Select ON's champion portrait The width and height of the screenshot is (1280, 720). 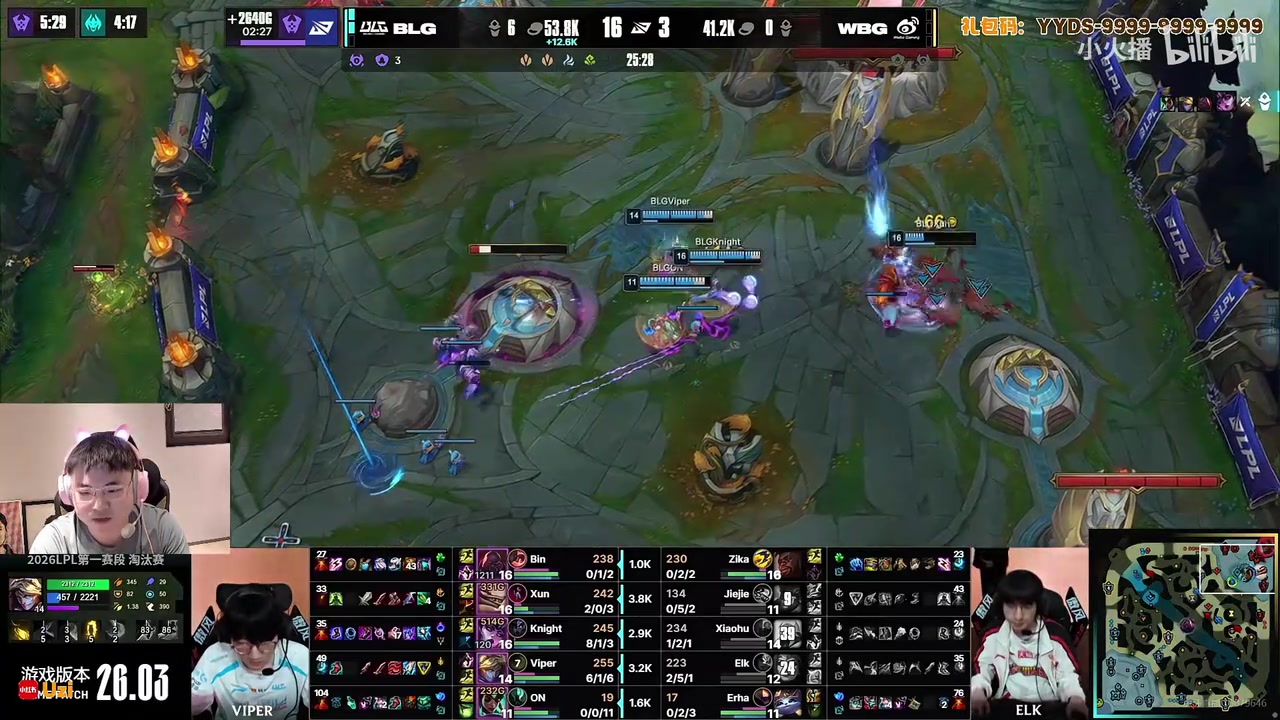[x=492, y=701]
